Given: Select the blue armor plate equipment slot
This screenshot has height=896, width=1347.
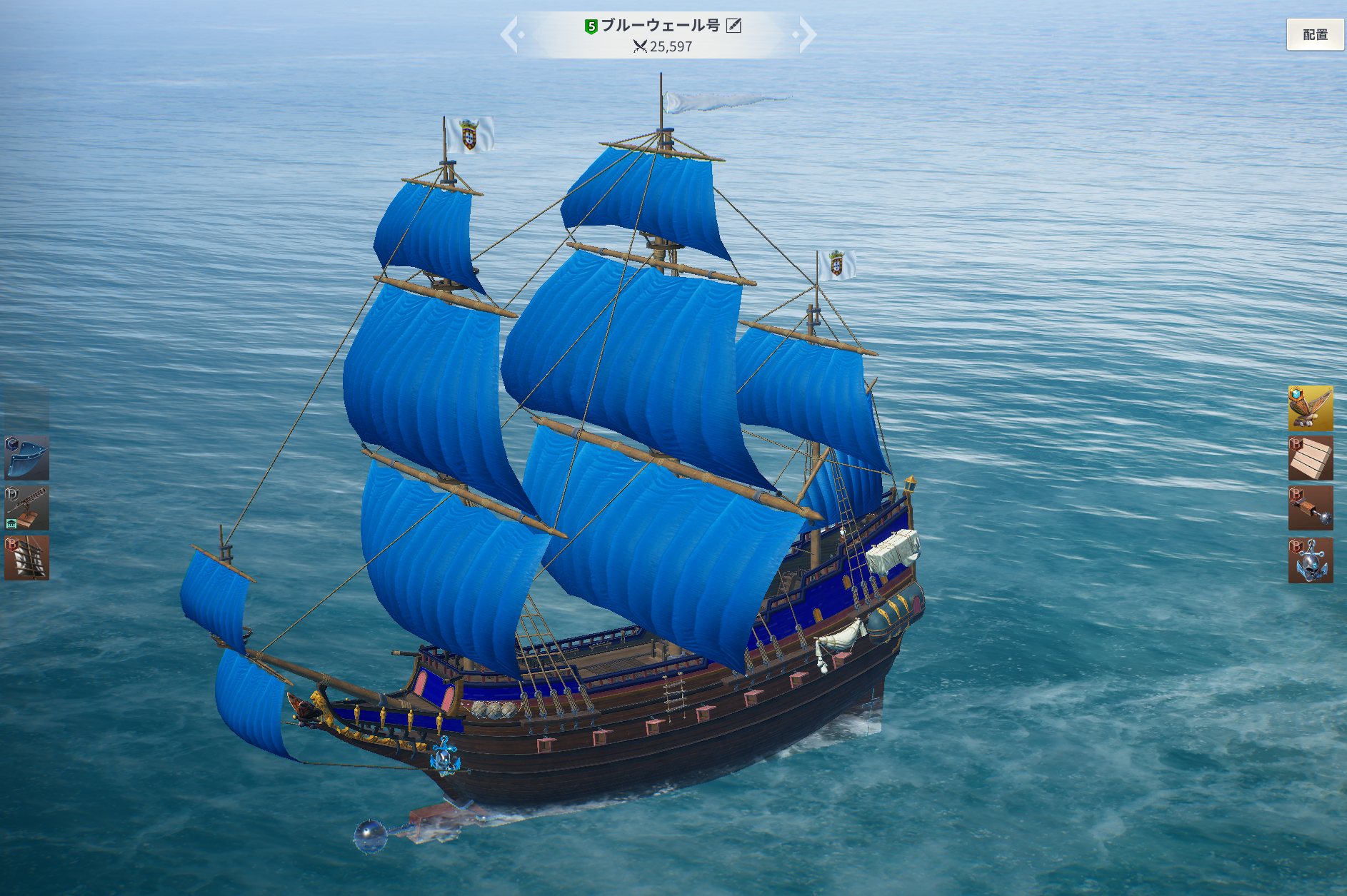Looking at the screenshot, I should point(27,458).
